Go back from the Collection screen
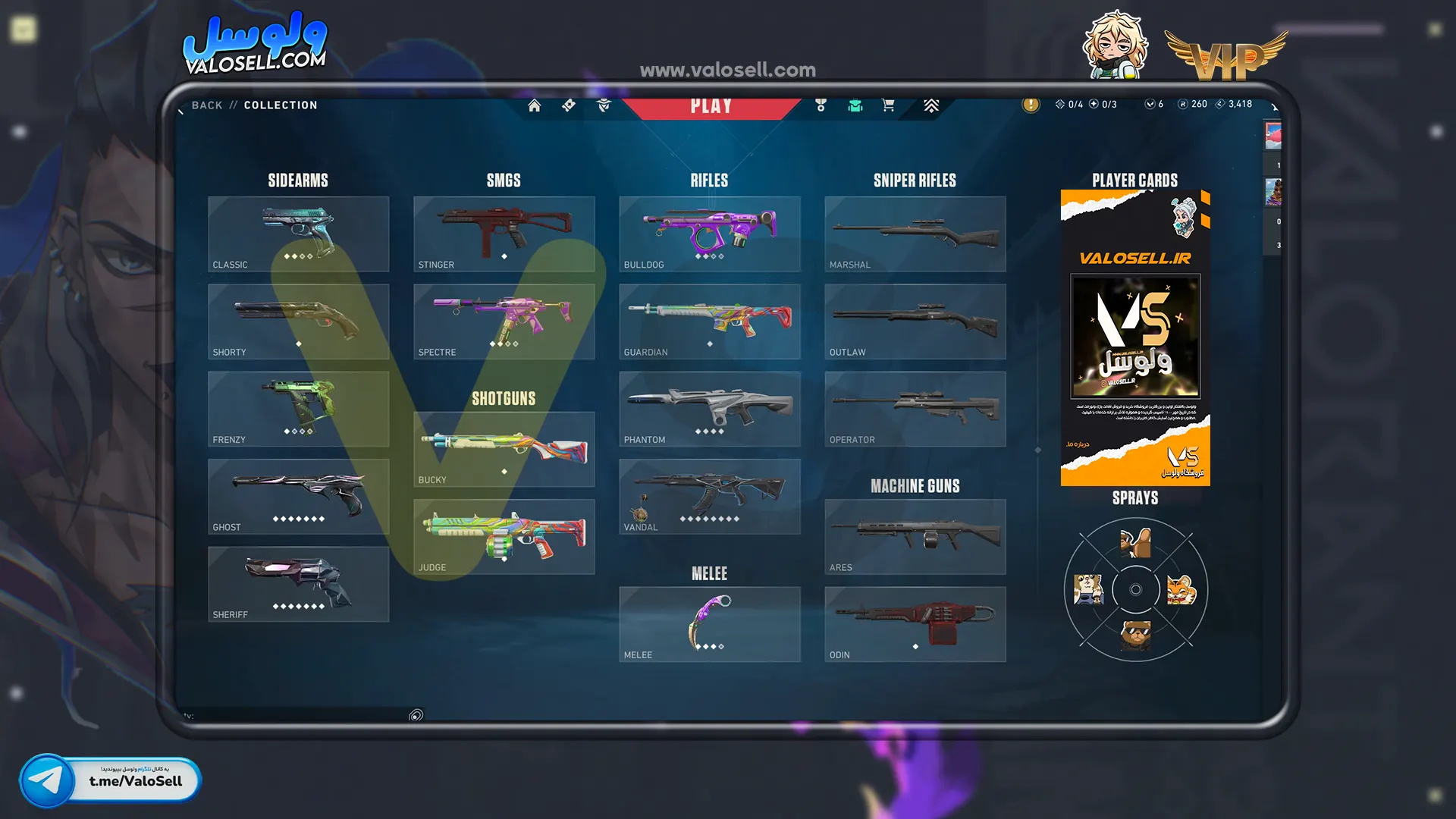The height and width of the screenshot is (819, 1456). click(x=206, y=105)
